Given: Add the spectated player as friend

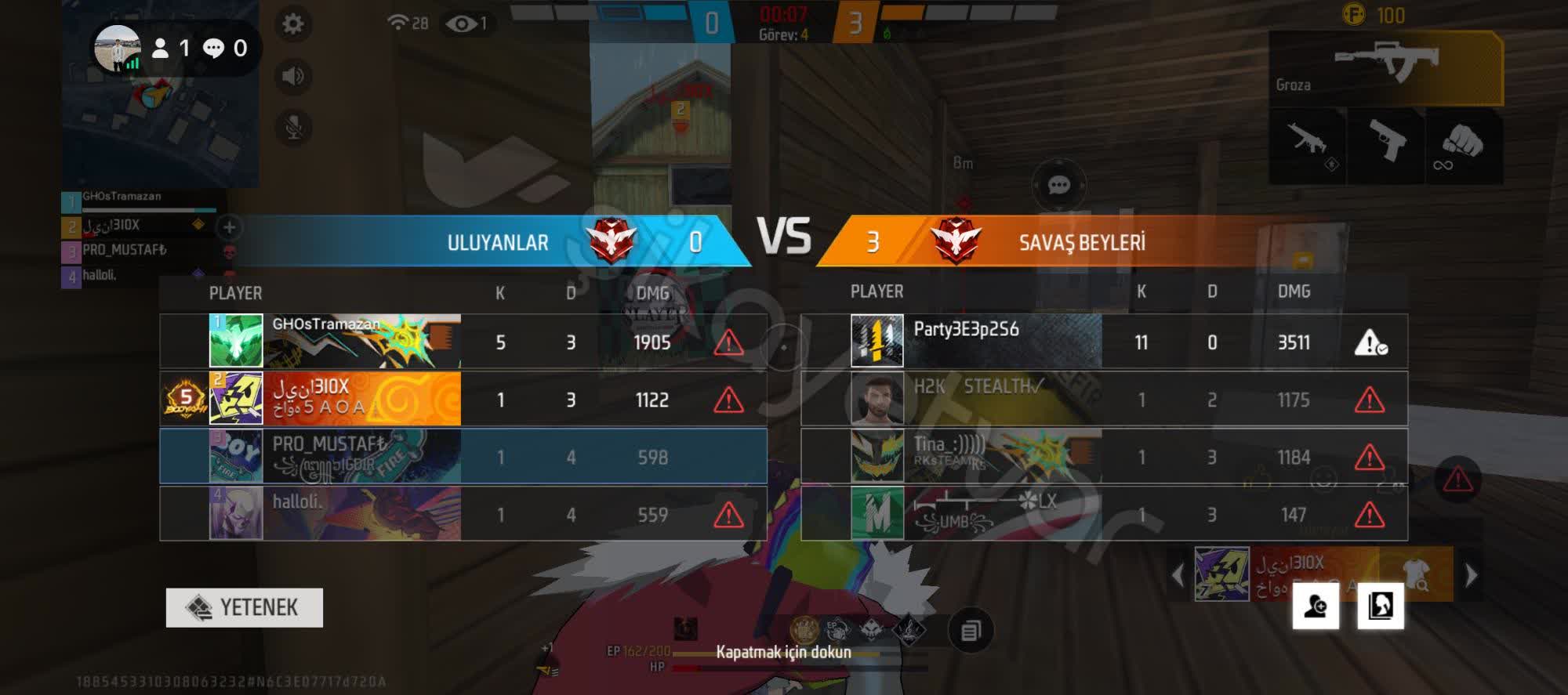Looking at the screenshot, I should (1316, 606).
